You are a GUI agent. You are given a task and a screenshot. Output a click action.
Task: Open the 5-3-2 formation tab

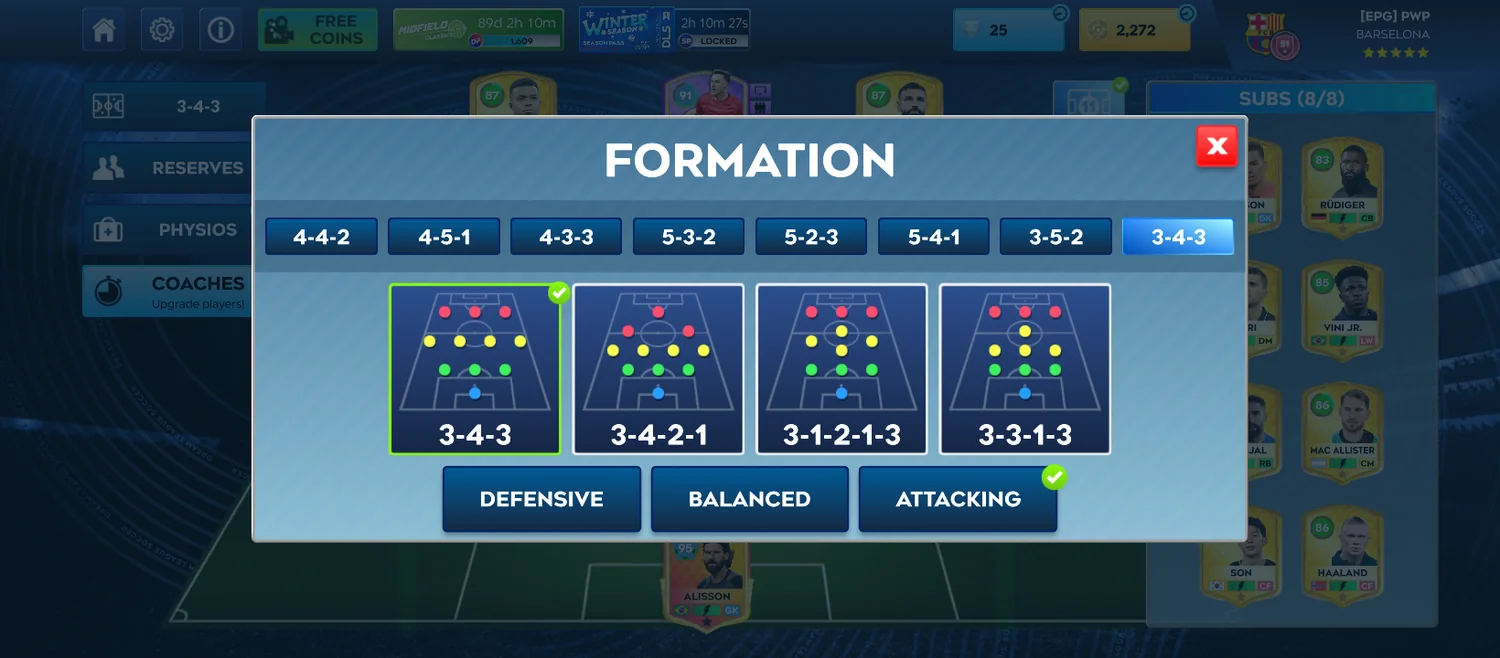pos(689,237)
